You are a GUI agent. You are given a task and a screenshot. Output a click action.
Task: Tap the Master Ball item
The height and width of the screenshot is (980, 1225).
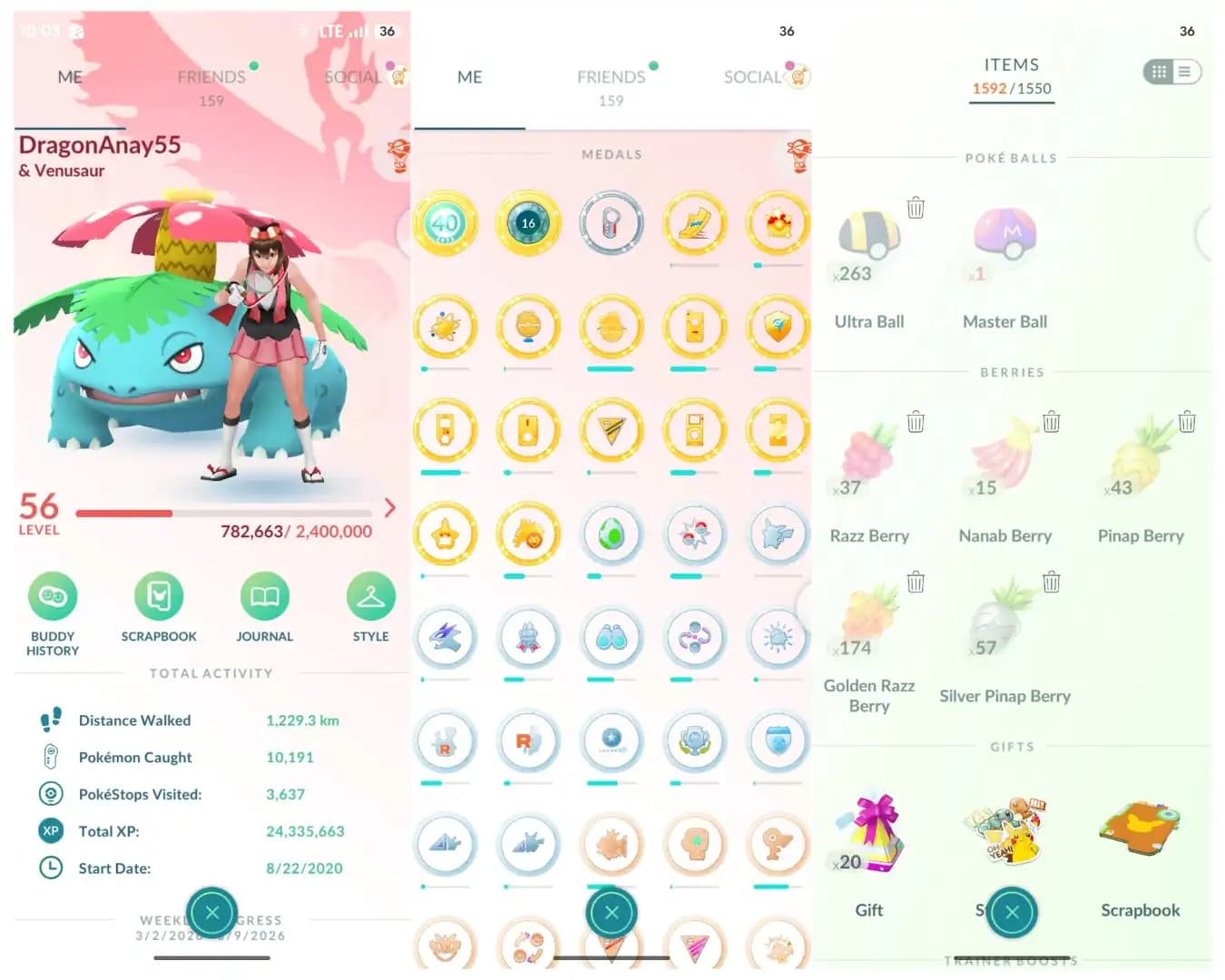pyautogui.click(x=1004, y=236)
